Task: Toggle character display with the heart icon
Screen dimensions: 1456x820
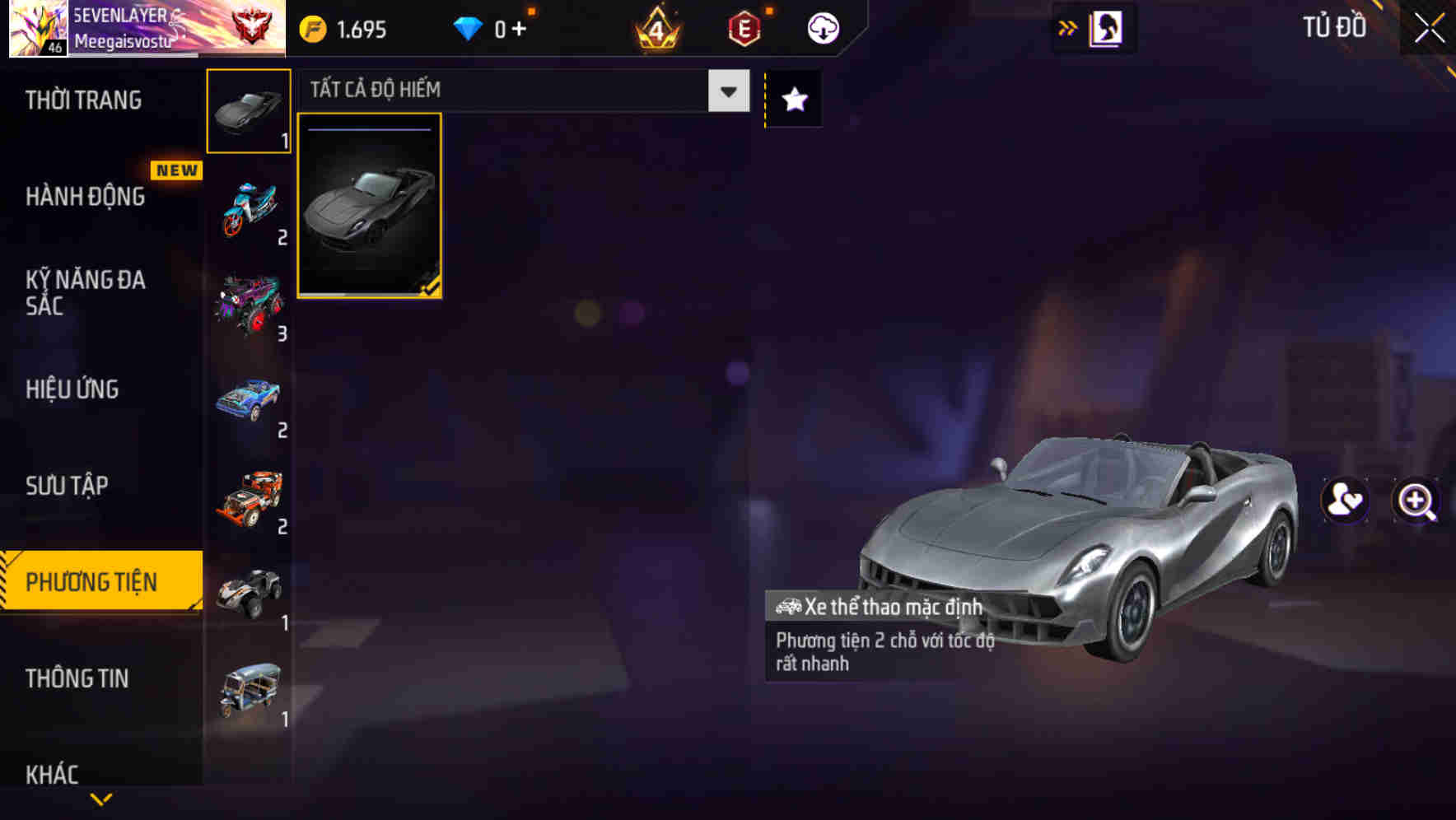Action: (1343, 501)
